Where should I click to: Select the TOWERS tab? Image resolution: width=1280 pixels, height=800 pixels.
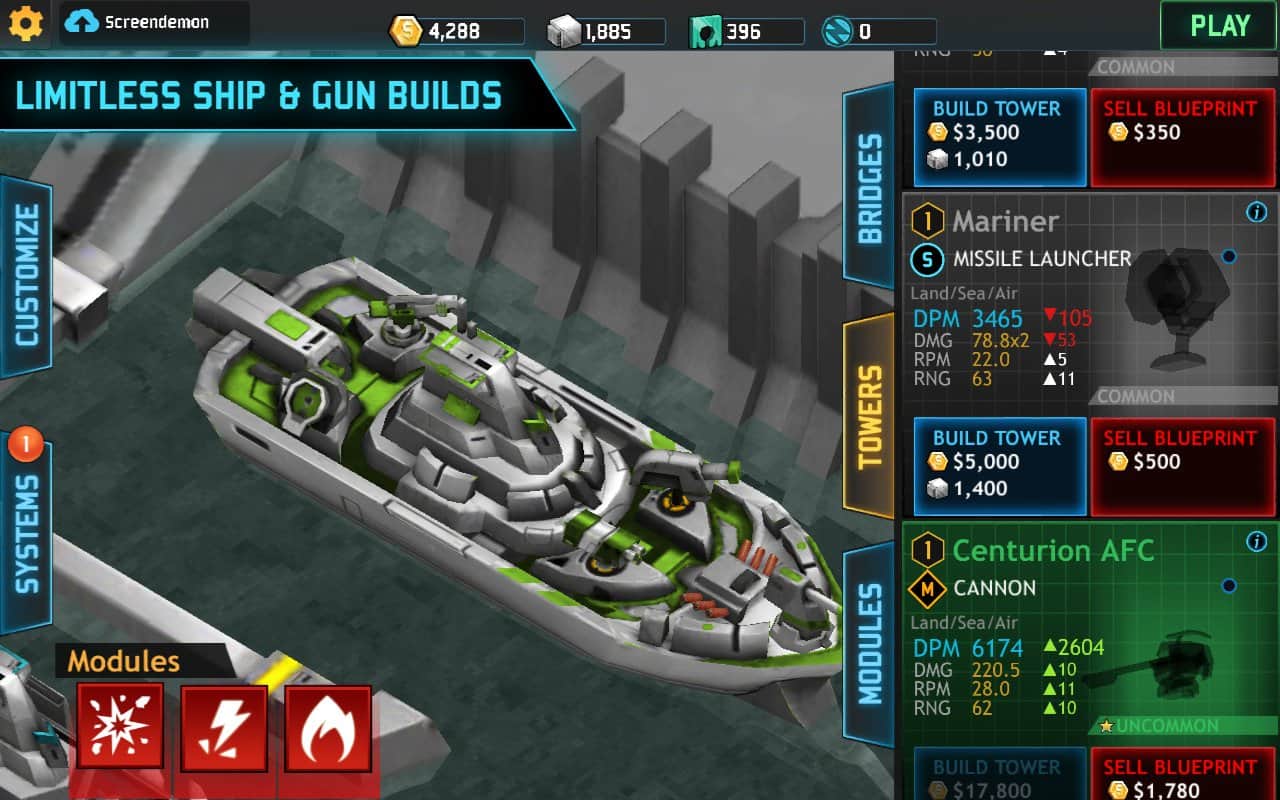[x=869, y=416]
